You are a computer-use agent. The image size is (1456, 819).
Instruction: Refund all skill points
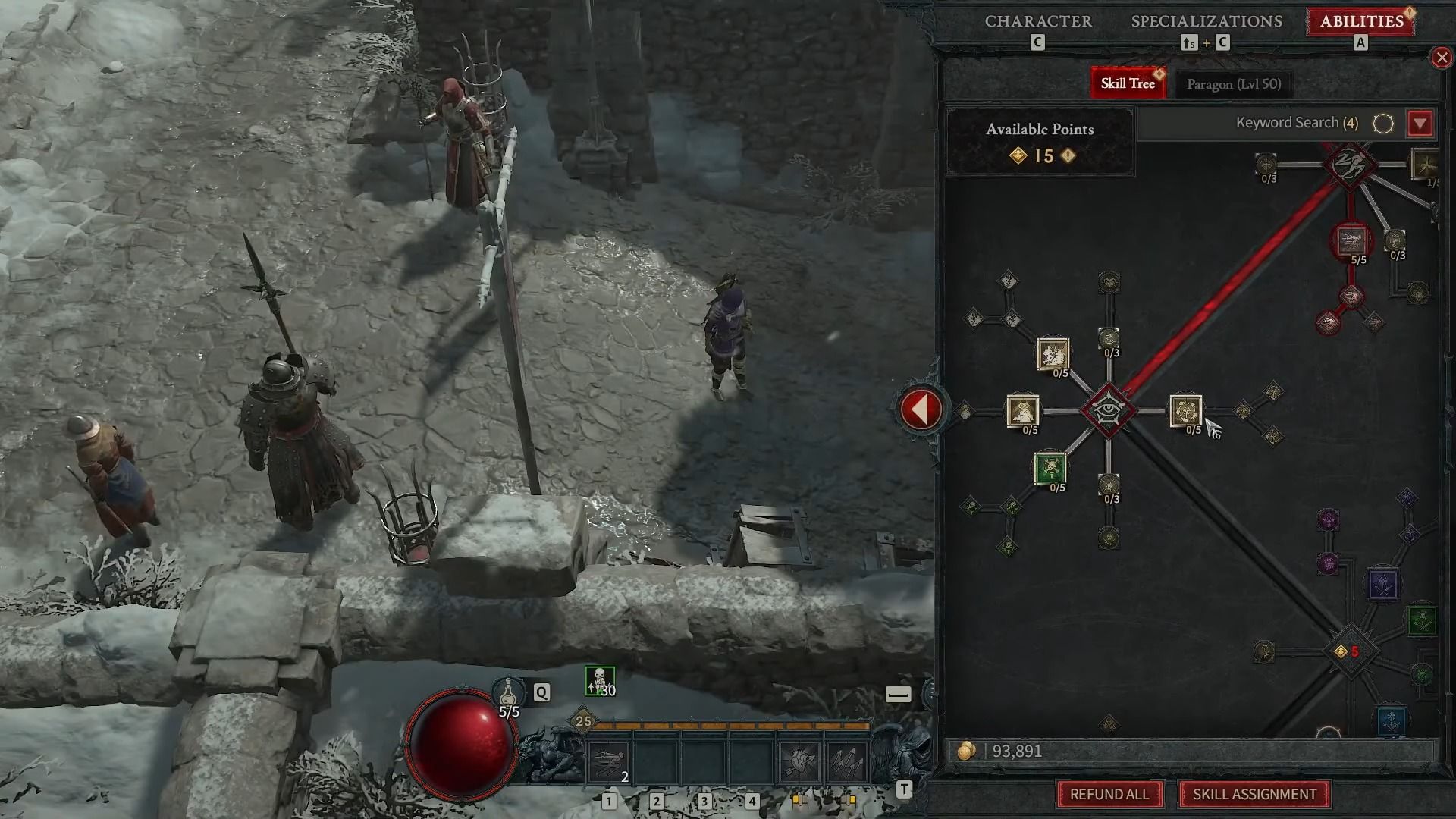point(1109,794)
